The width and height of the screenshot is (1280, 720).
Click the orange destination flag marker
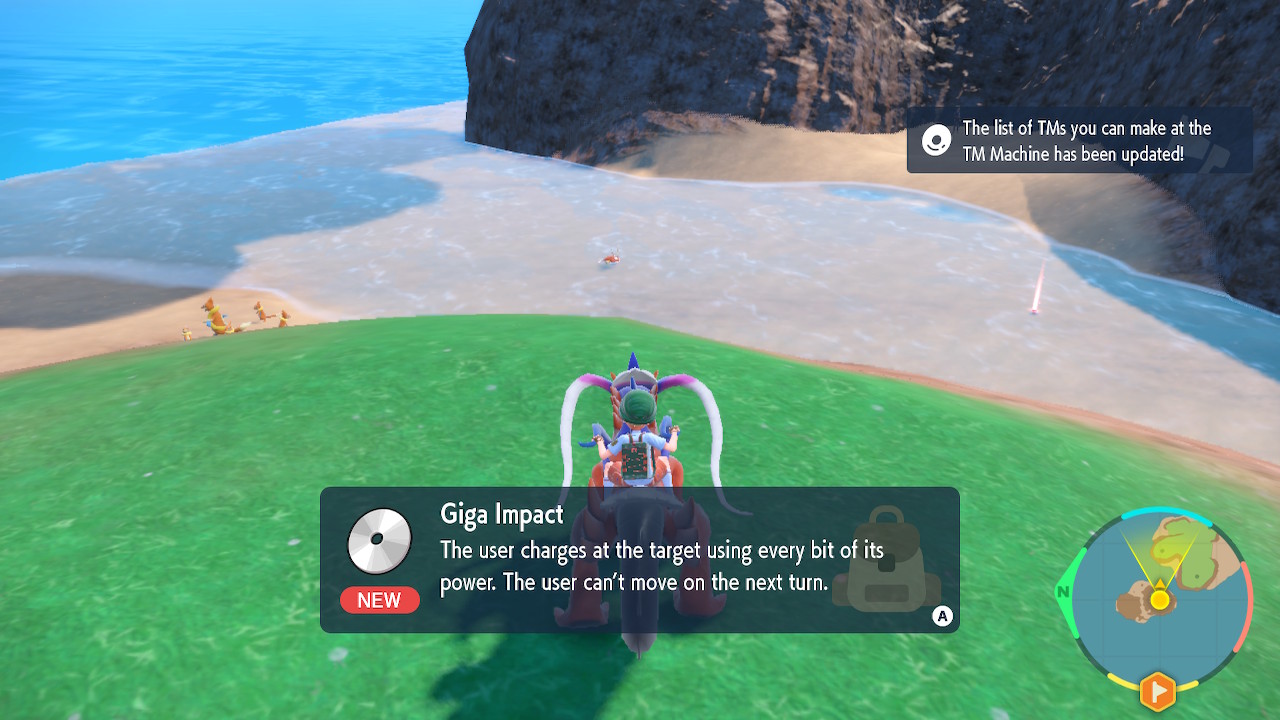[x=1158, y=690]
